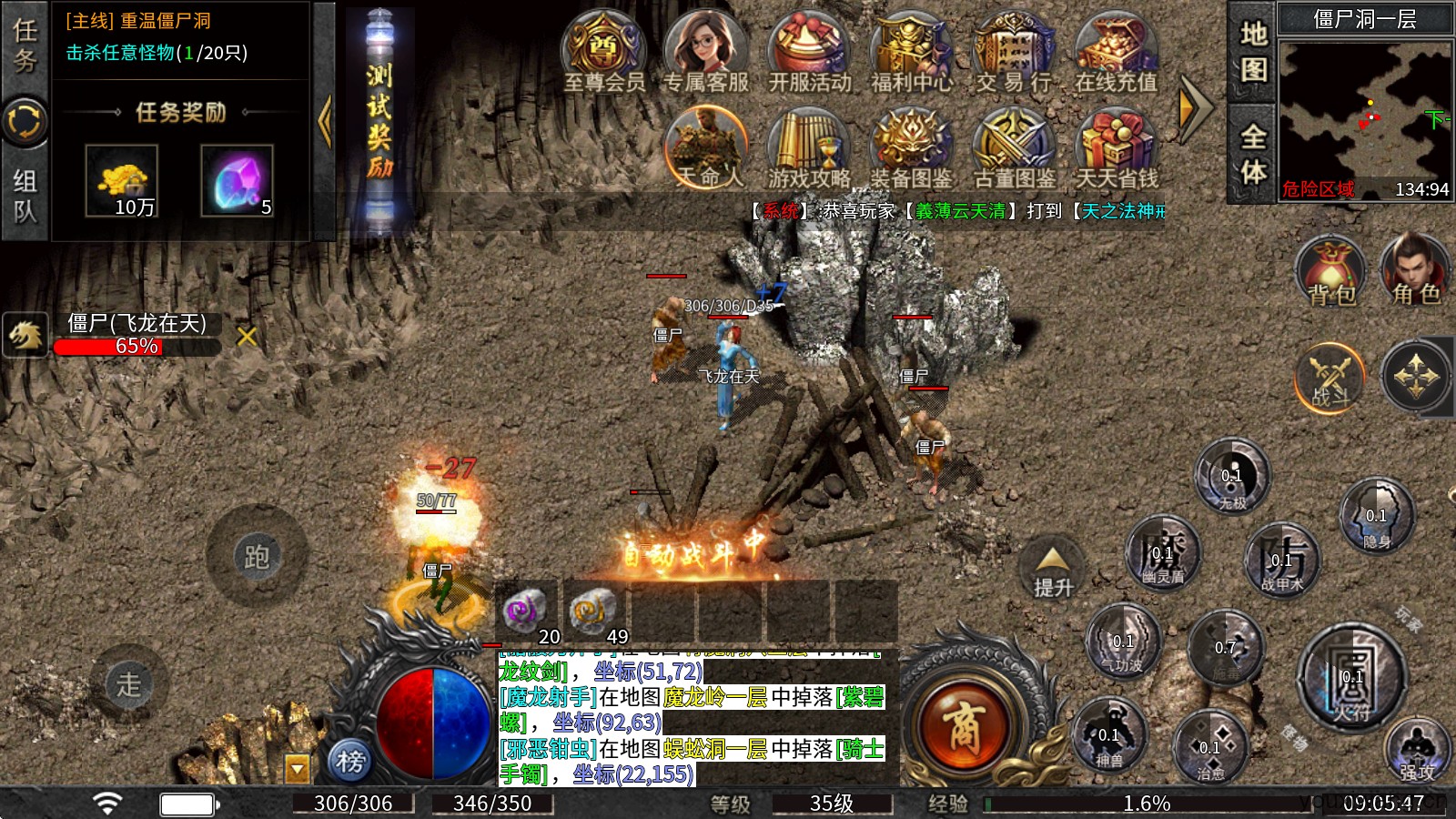Screen dimensions: 1456x819
Task: Activate the 幽灵盾 skill
Action: (x=1162, y=553)
